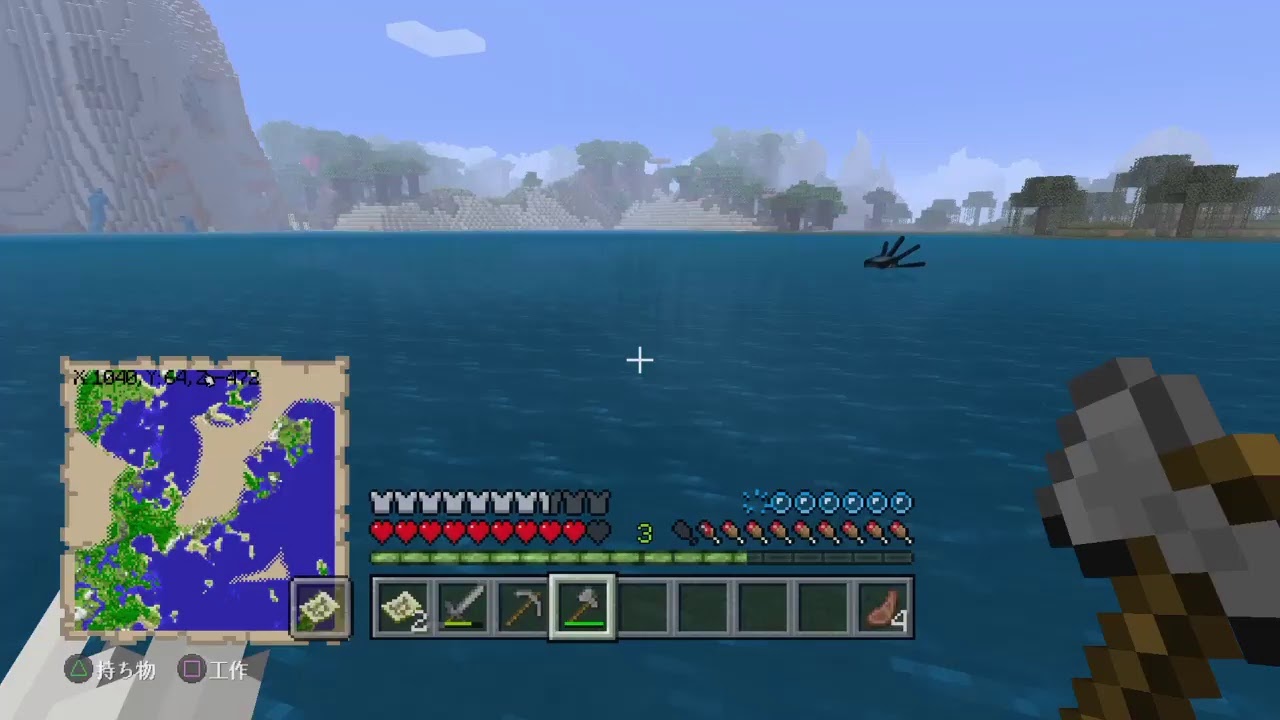Select the iron sword in the hotbar

tap(462, 606)
